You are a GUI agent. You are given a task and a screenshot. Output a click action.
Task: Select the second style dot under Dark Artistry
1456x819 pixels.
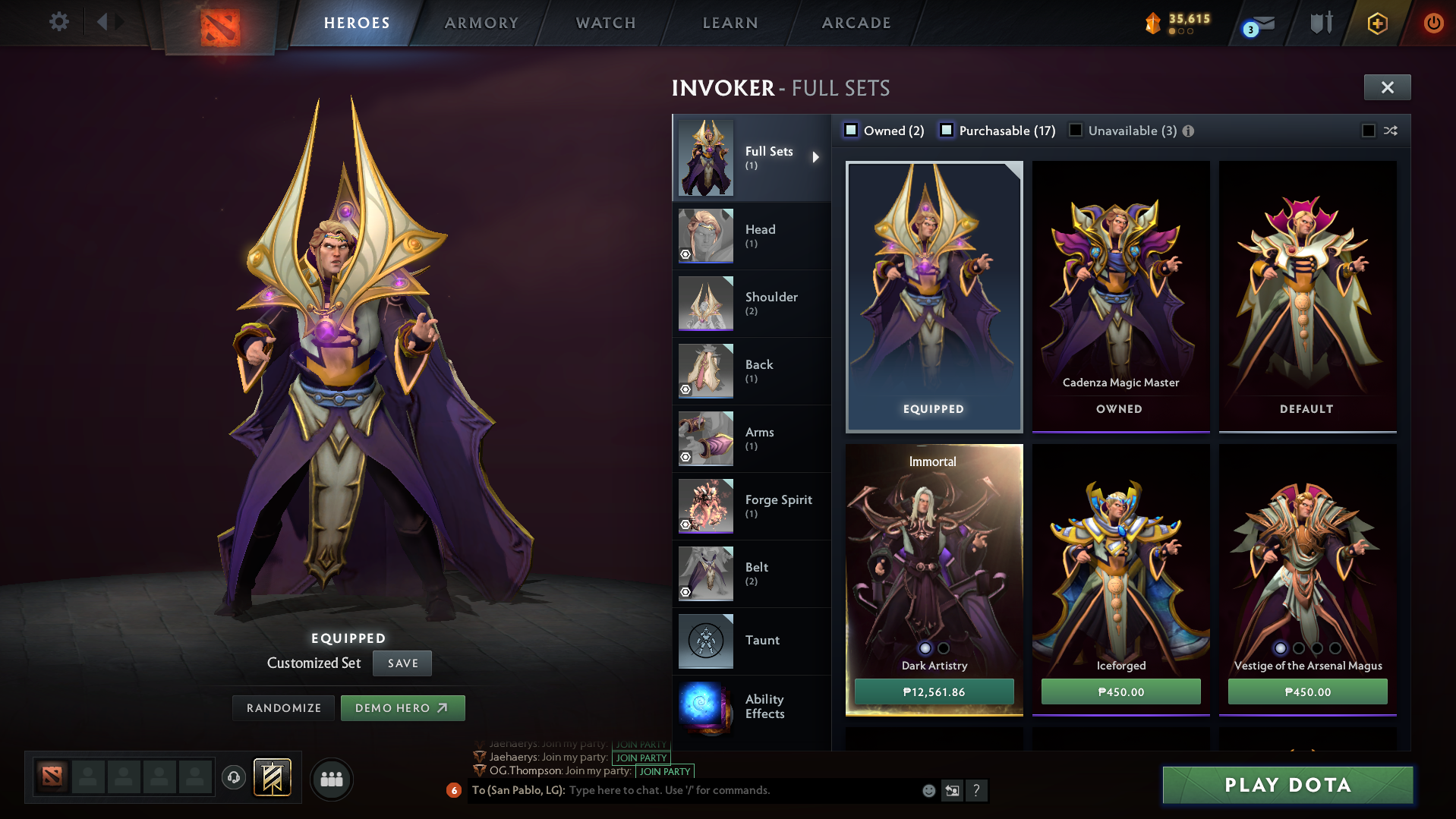coord(944,649)
